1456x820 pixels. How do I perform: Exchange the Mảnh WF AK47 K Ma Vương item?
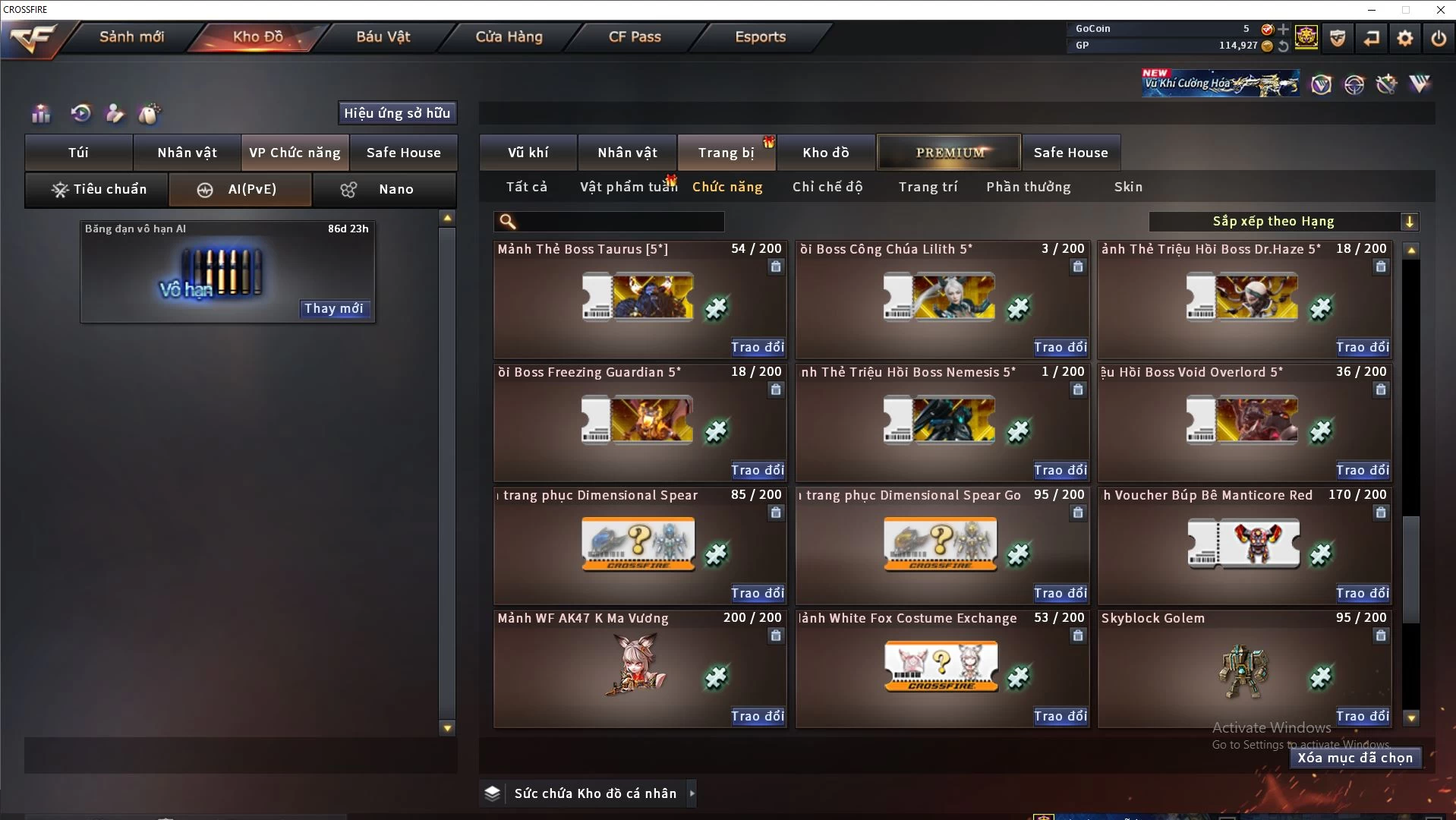click(x=757, y=716)
